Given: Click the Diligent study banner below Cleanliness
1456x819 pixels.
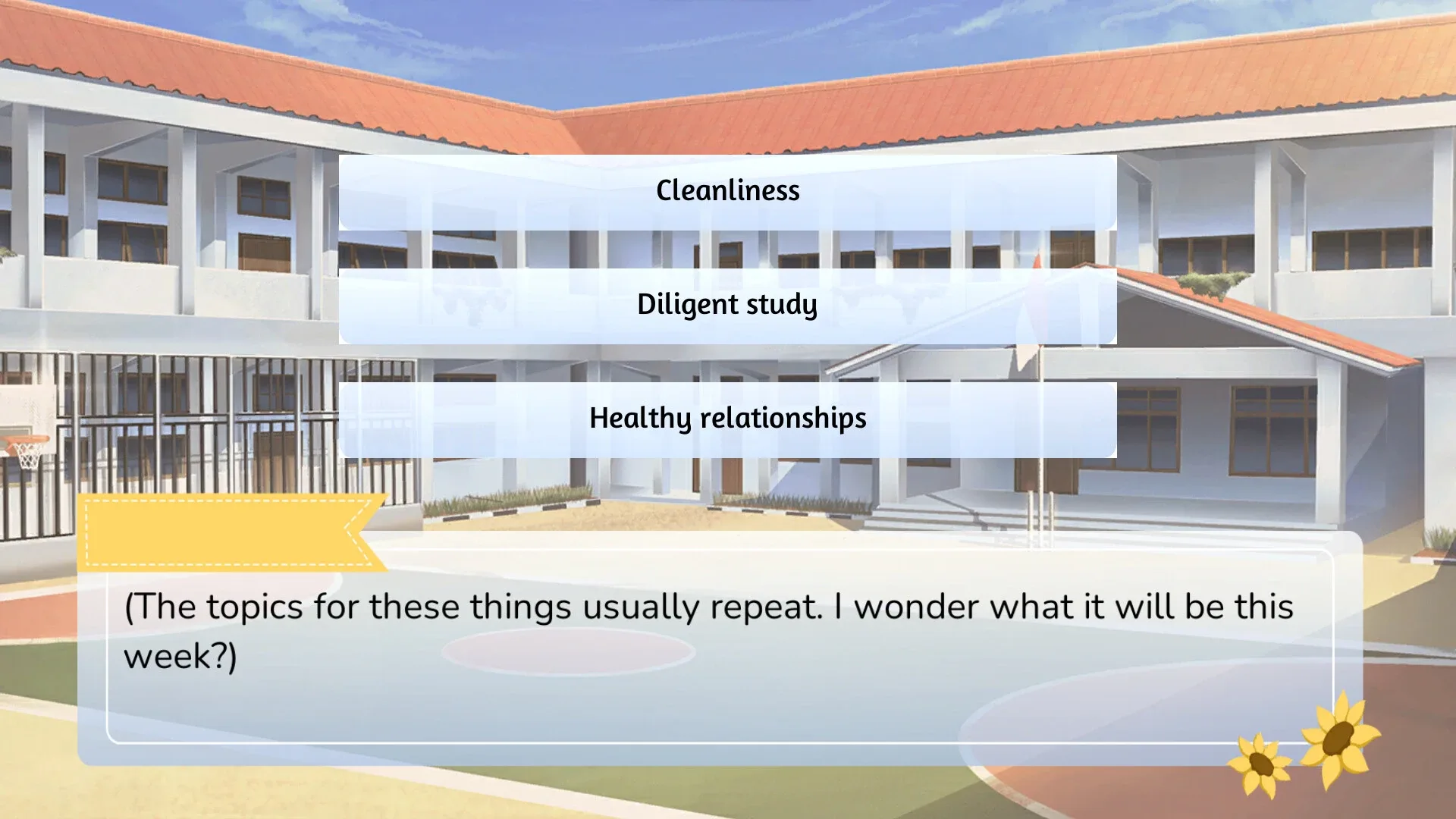Looking at the screenshot, I should pyautogui.click(x=726, y=305).
